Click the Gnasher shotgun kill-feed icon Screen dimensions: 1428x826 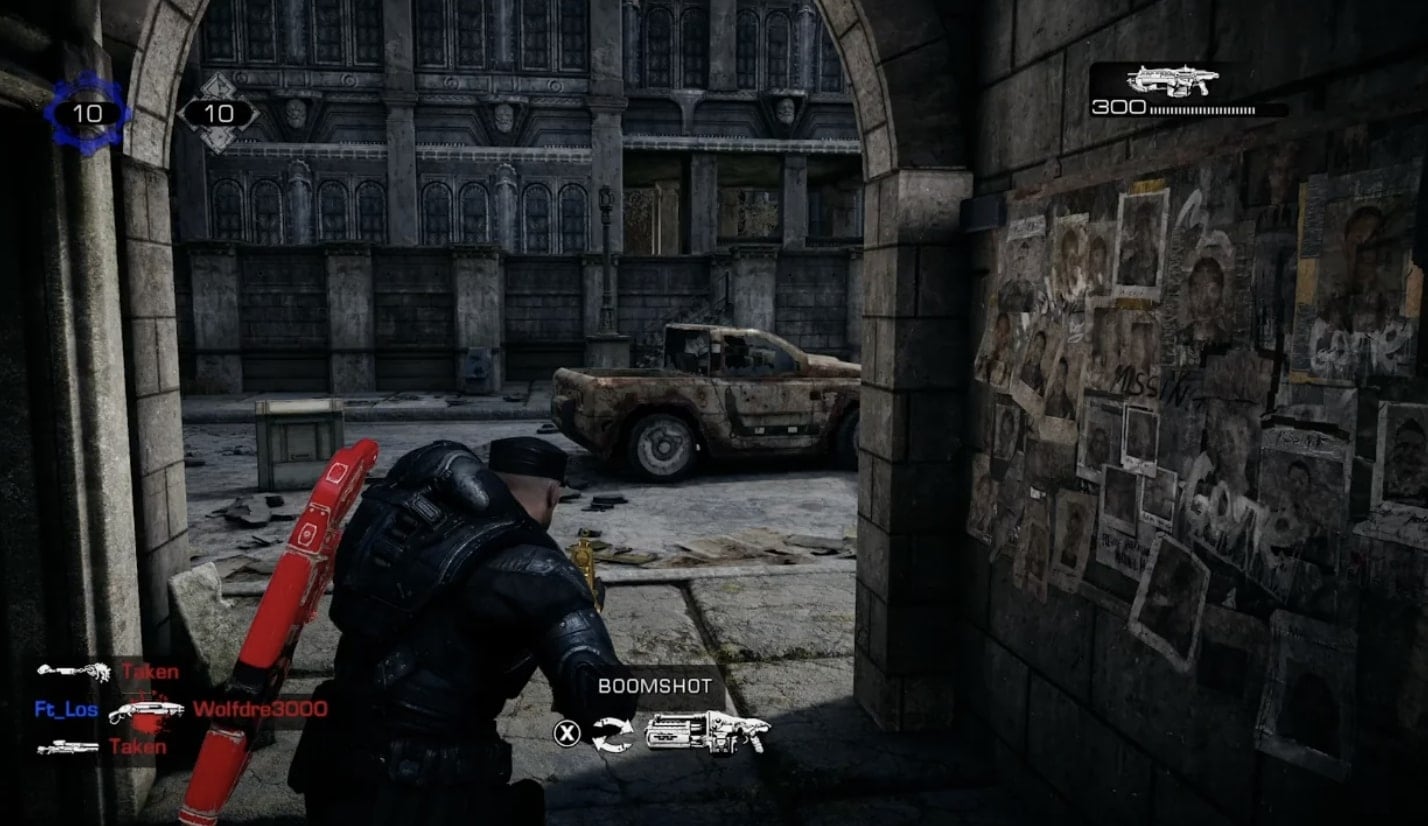[x=146, y=711]
